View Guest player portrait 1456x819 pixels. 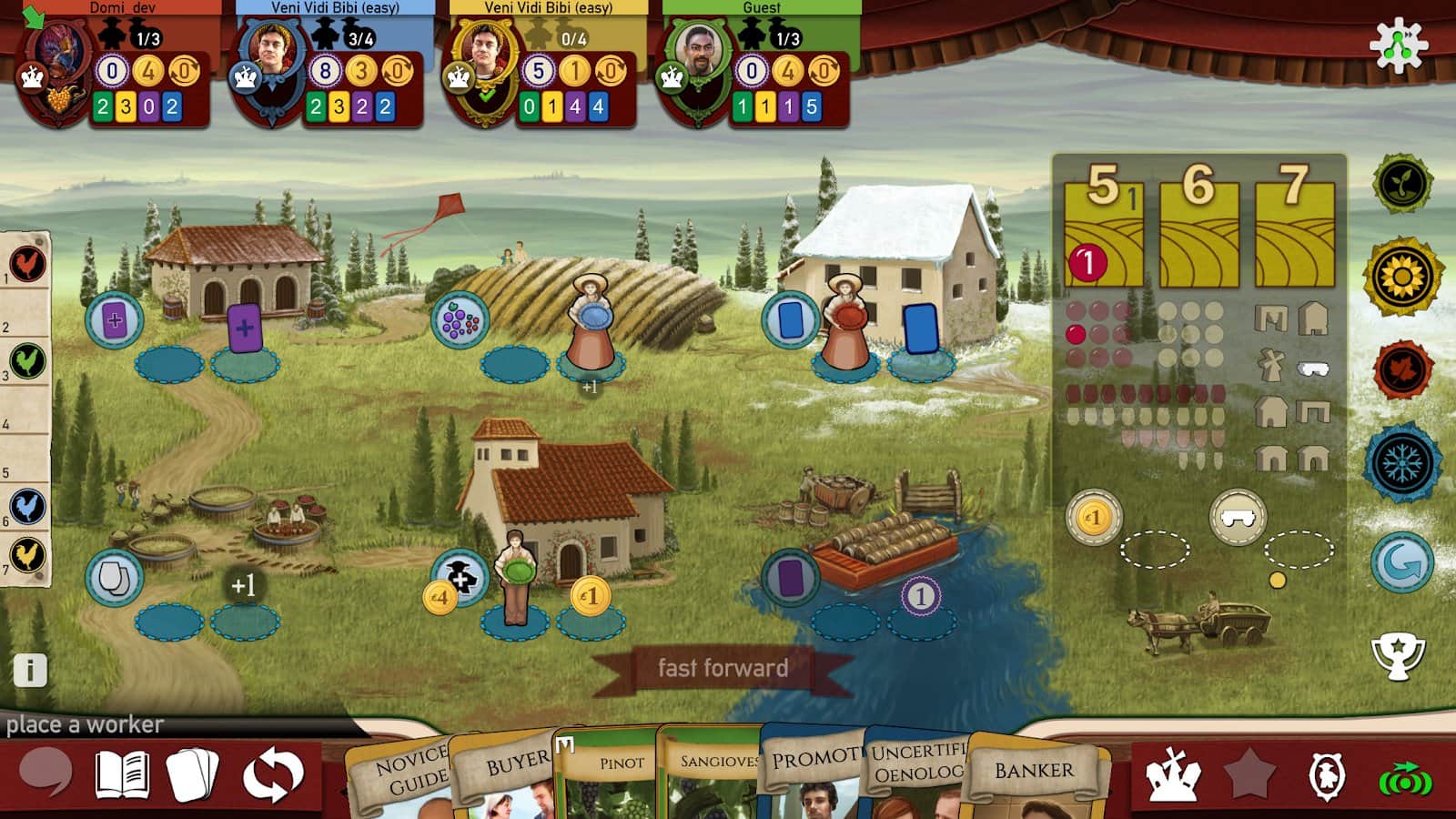699,56
